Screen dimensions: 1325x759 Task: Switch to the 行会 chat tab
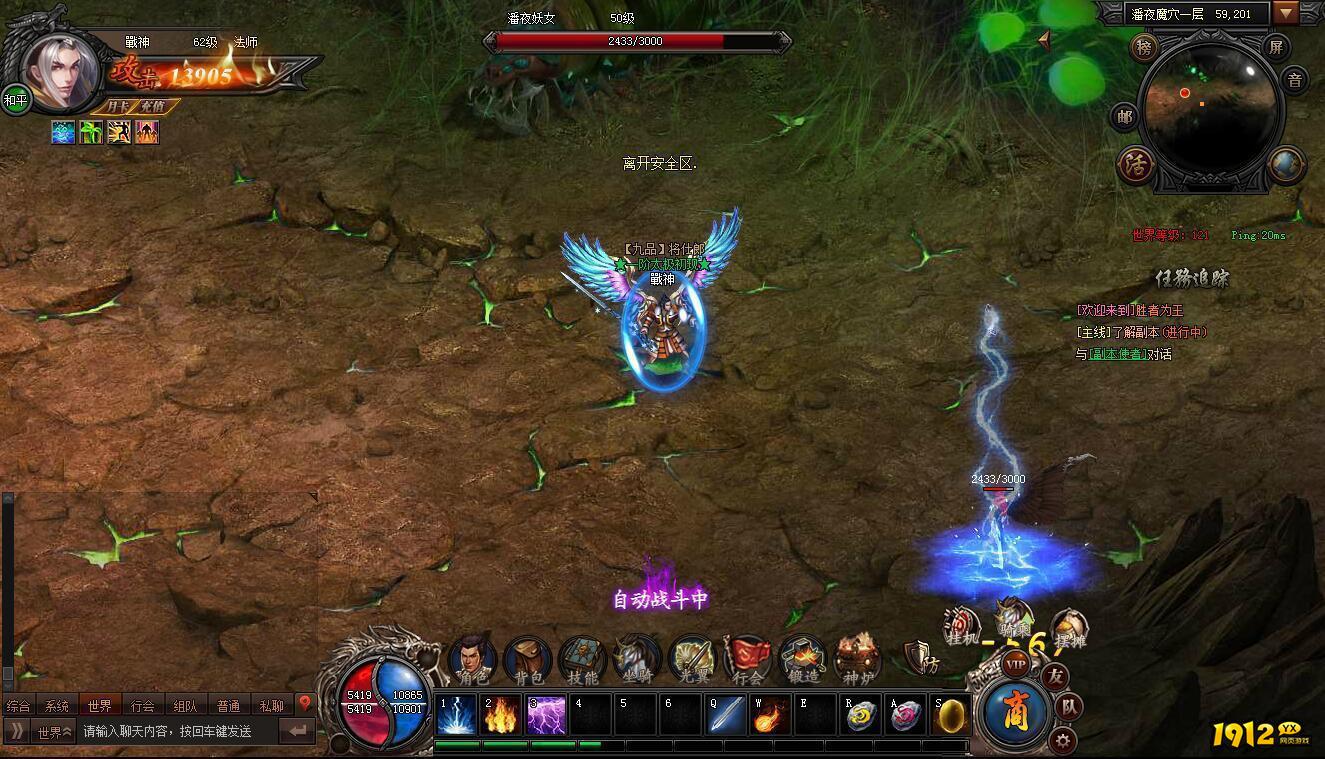point(143,706)
